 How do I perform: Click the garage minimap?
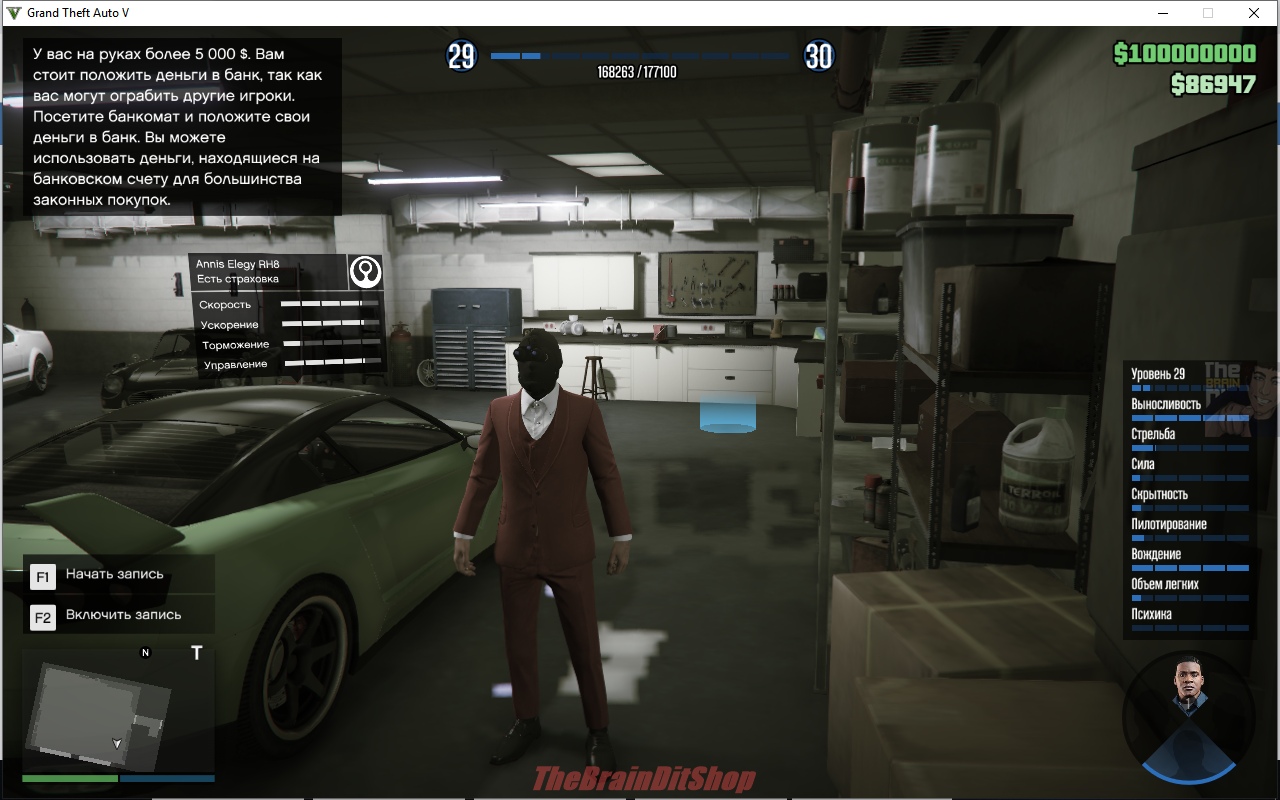[x=118, y=712]
